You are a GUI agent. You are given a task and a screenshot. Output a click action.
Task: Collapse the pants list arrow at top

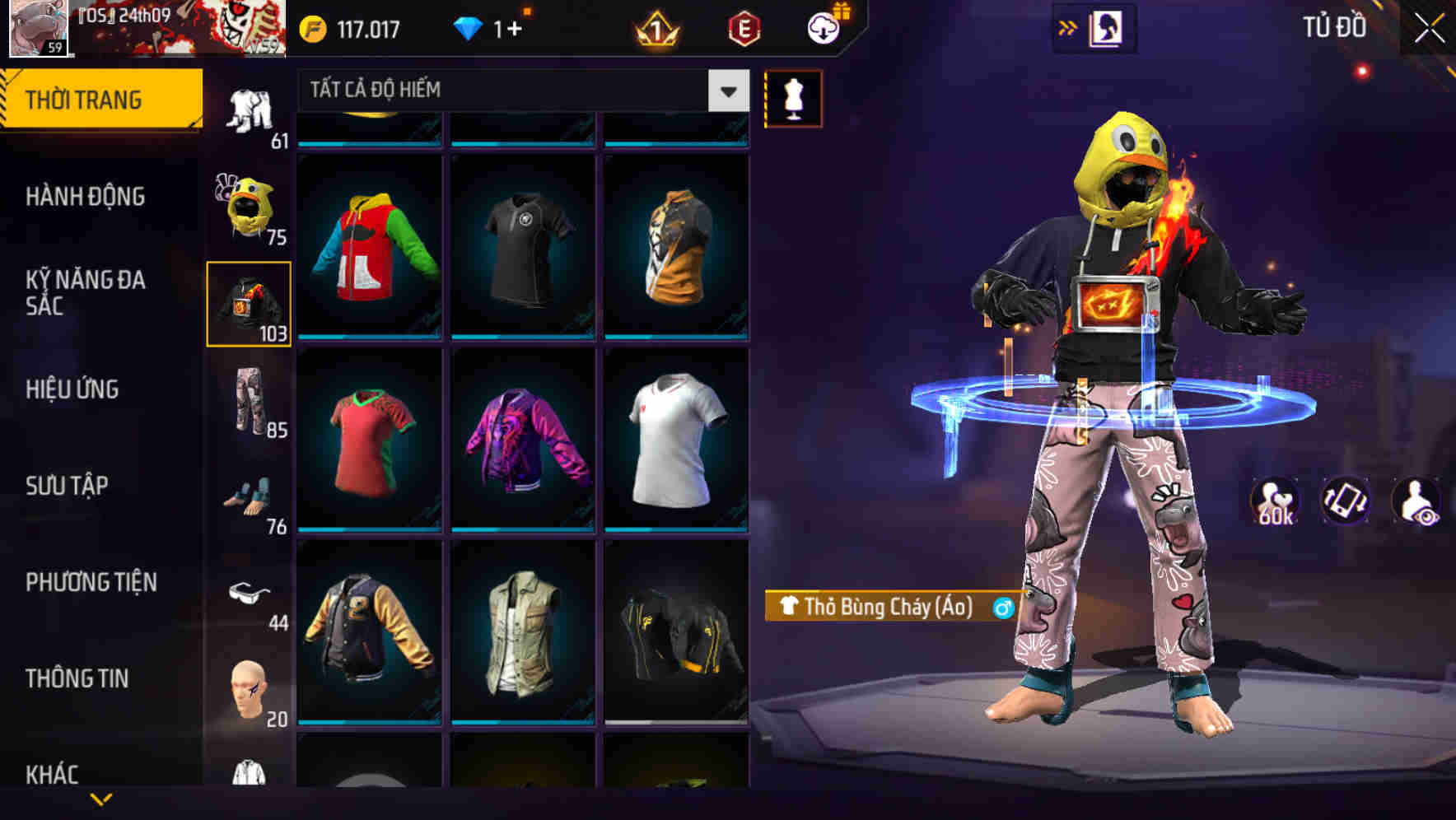pyautogui.click(x=726, y=91)
